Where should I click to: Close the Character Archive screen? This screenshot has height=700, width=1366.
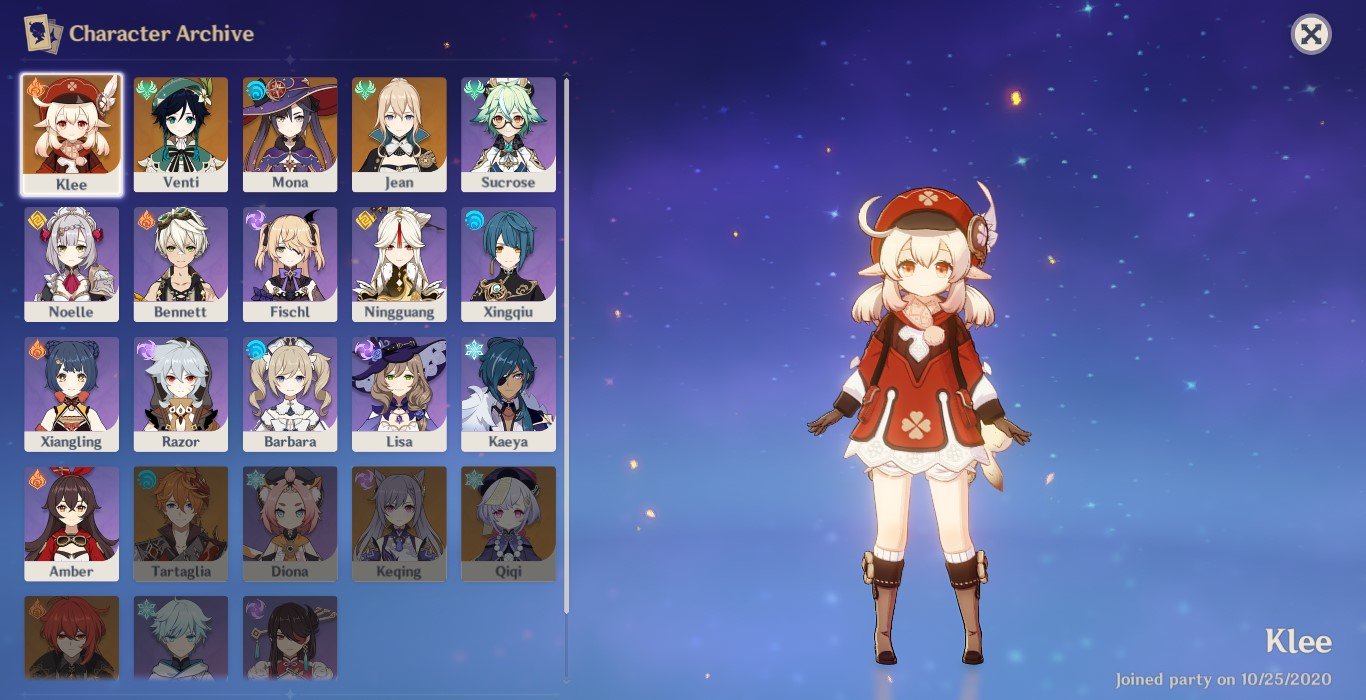pos(1310,35)
